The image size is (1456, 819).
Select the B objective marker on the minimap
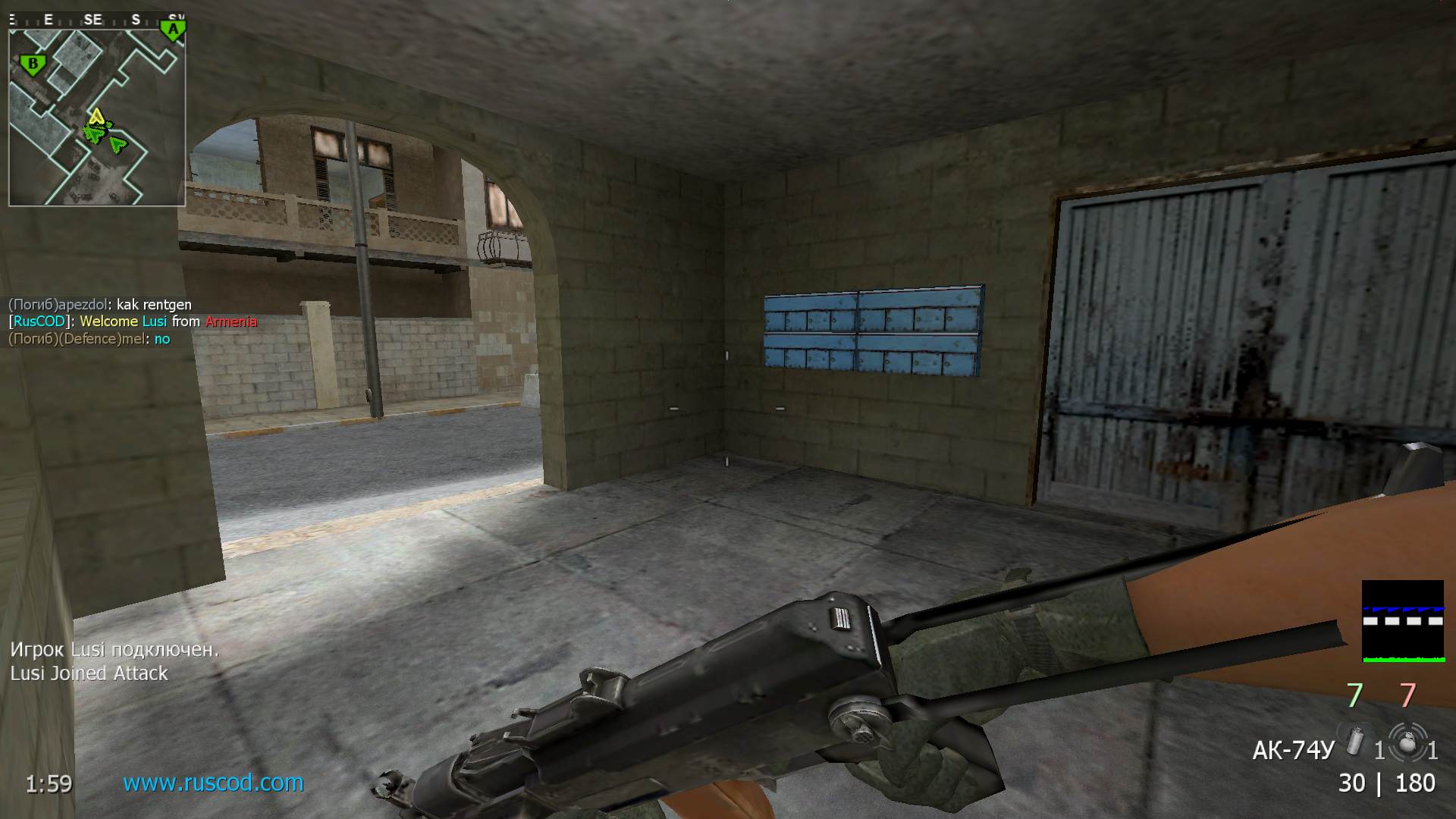pyautogui.click(x=33, y=64)
